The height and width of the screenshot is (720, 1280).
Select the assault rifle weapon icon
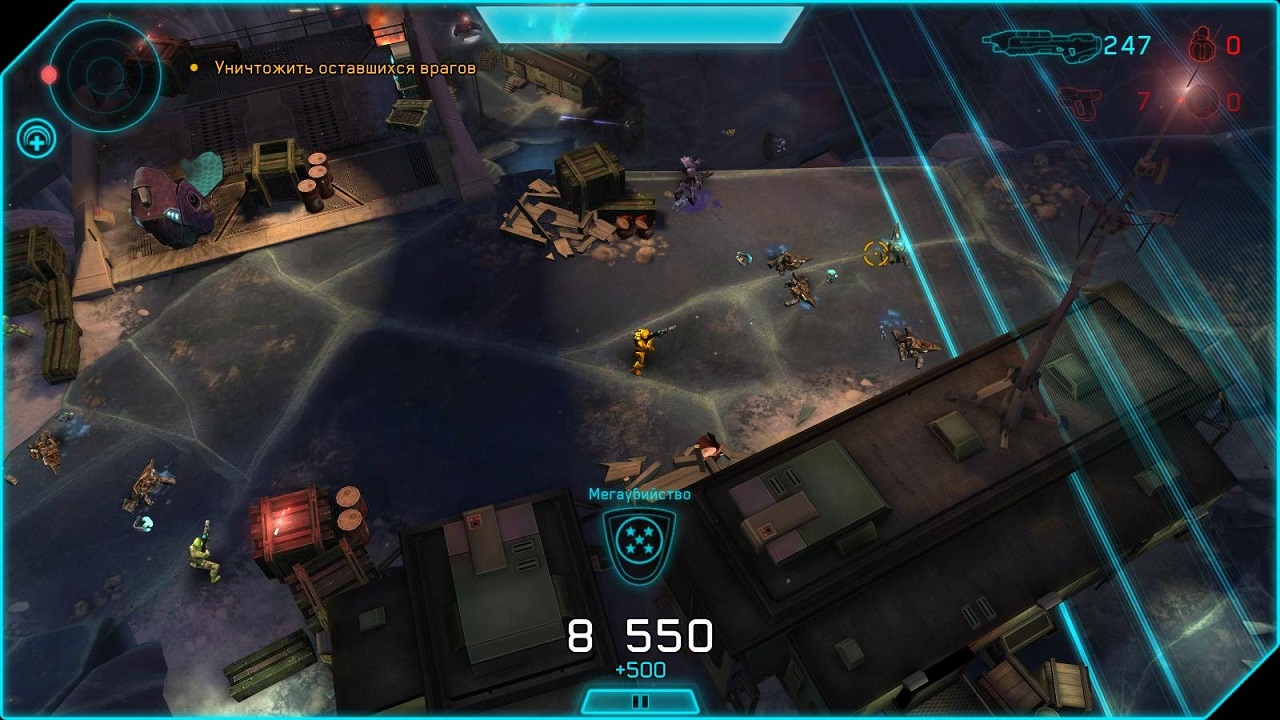(x=1040, y=44)
